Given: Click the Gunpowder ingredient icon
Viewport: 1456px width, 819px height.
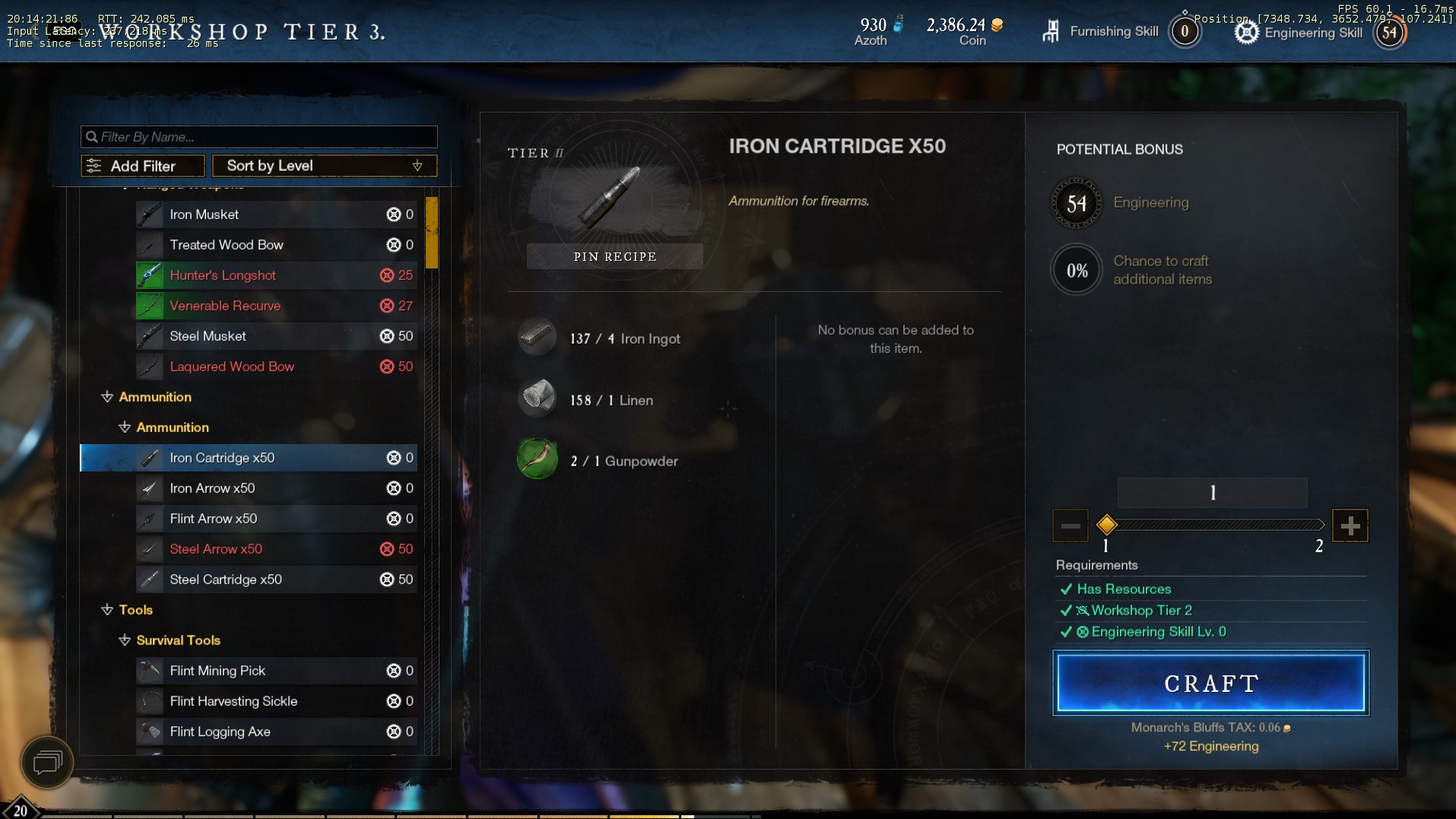Looking at the screenshot, I should [x=537, y=459].
